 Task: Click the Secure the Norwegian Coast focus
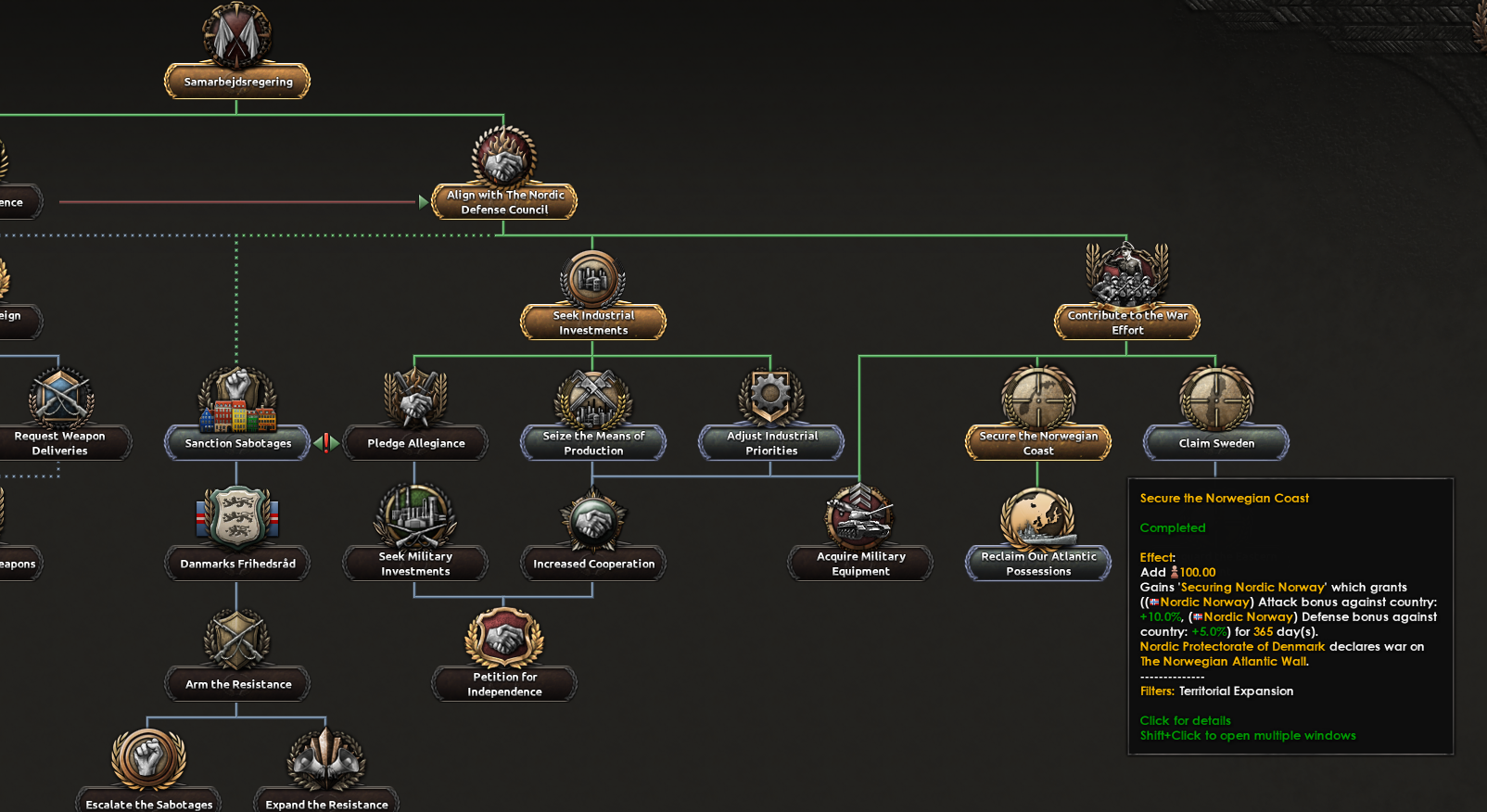coord(1037,442)
